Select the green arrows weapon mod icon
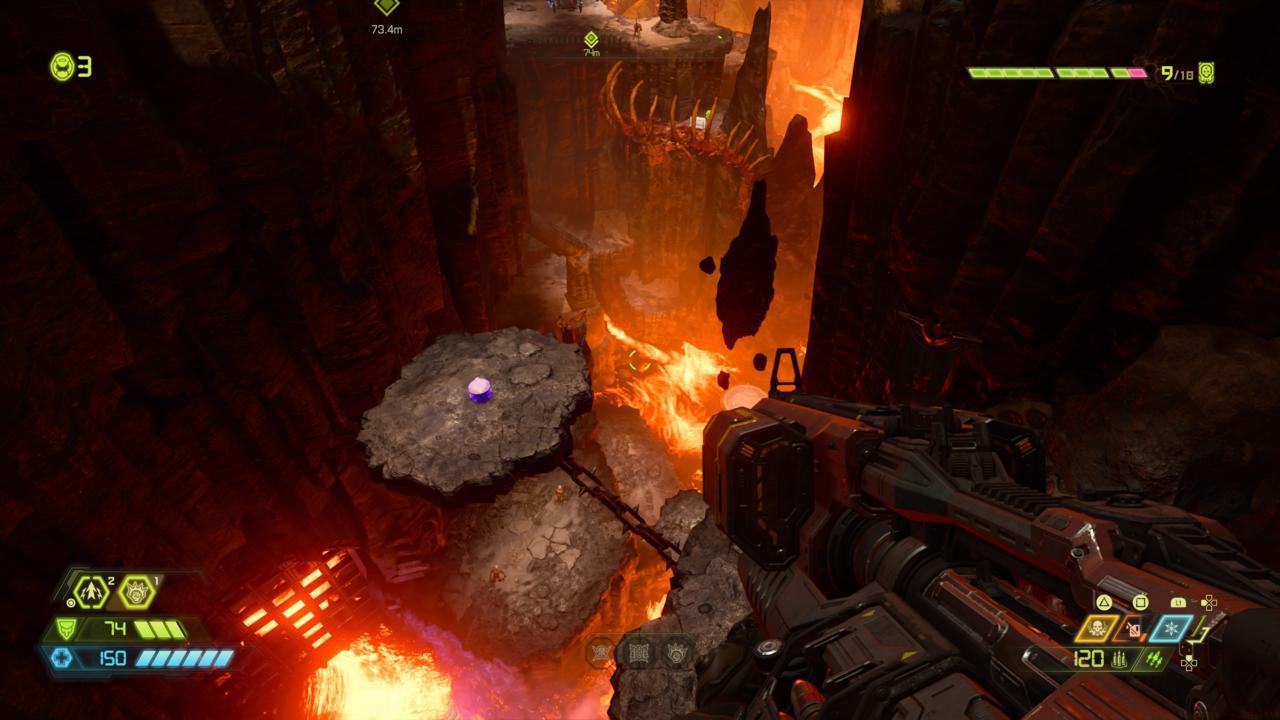 click(x=1153, y=659)
